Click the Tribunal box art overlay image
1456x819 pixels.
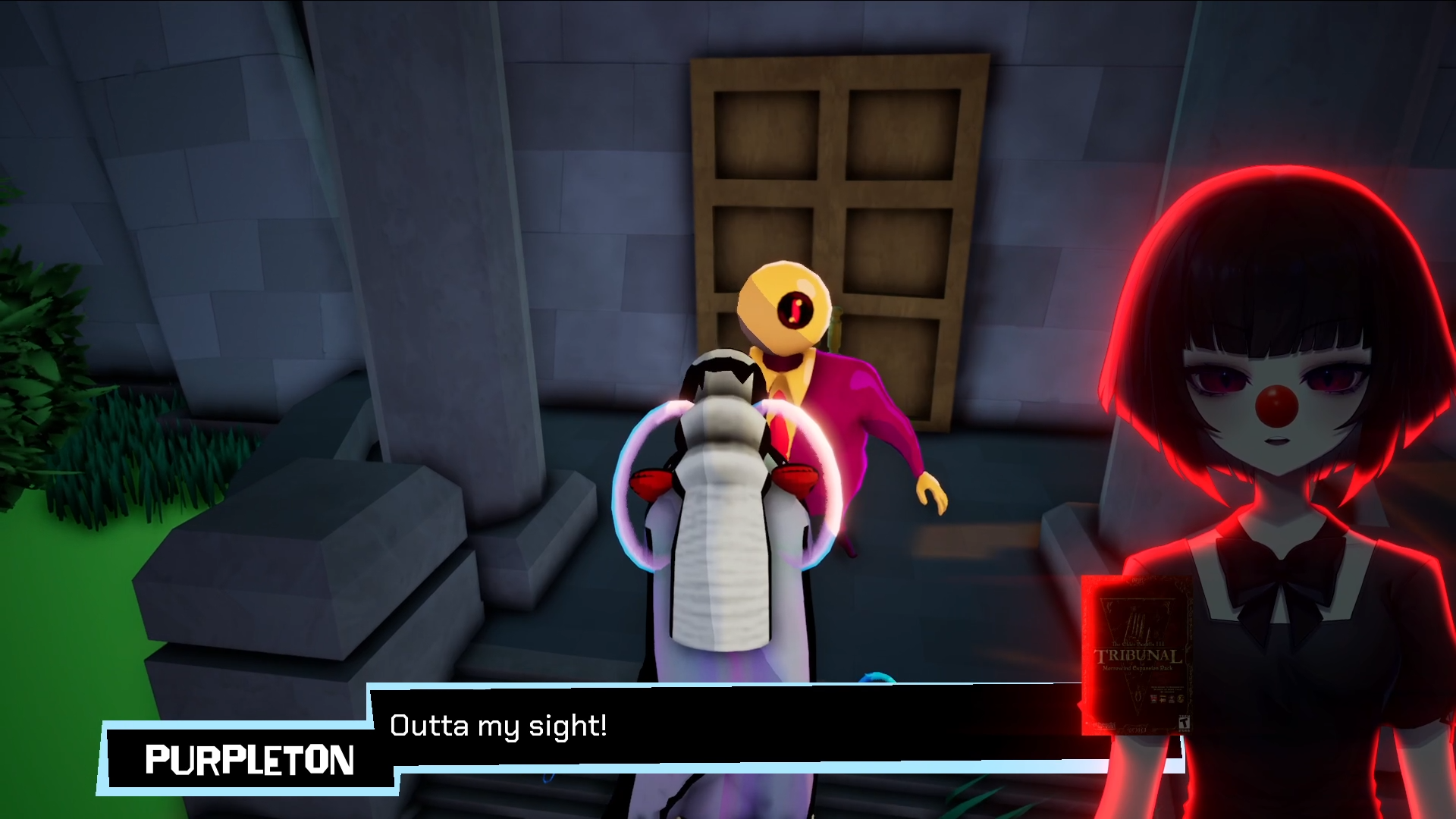coord(1136,655)
